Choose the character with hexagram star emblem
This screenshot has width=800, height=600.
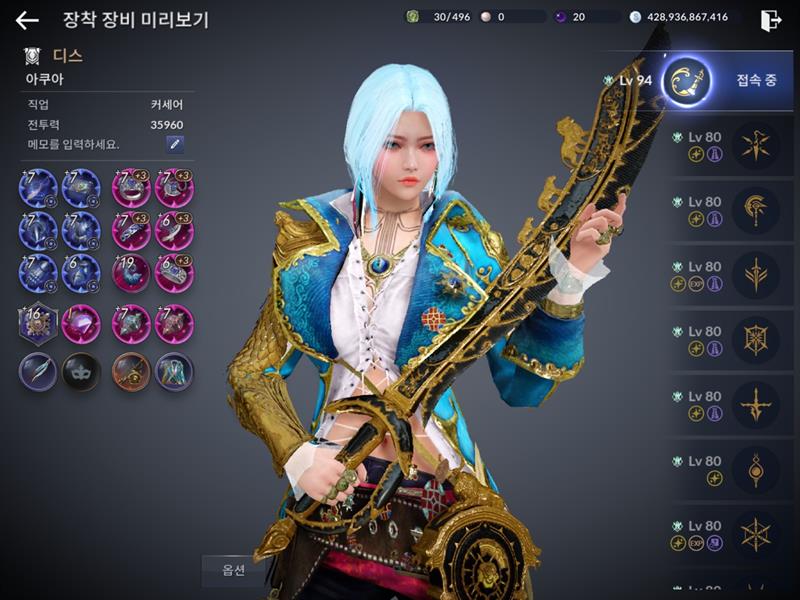(755, 532)
